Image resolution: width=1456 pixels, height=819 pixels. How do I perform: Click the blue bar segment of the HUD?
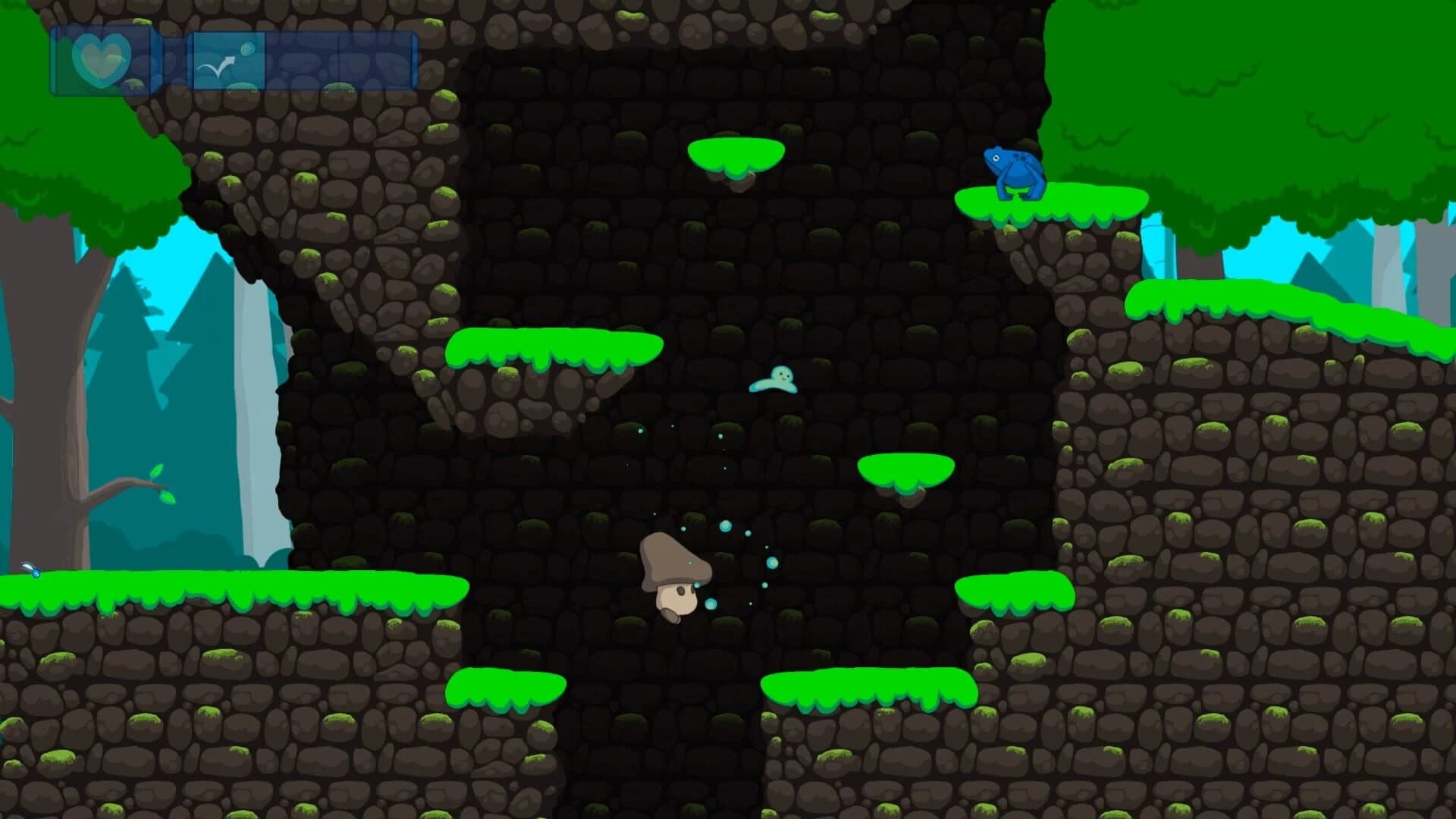point(341,61)
